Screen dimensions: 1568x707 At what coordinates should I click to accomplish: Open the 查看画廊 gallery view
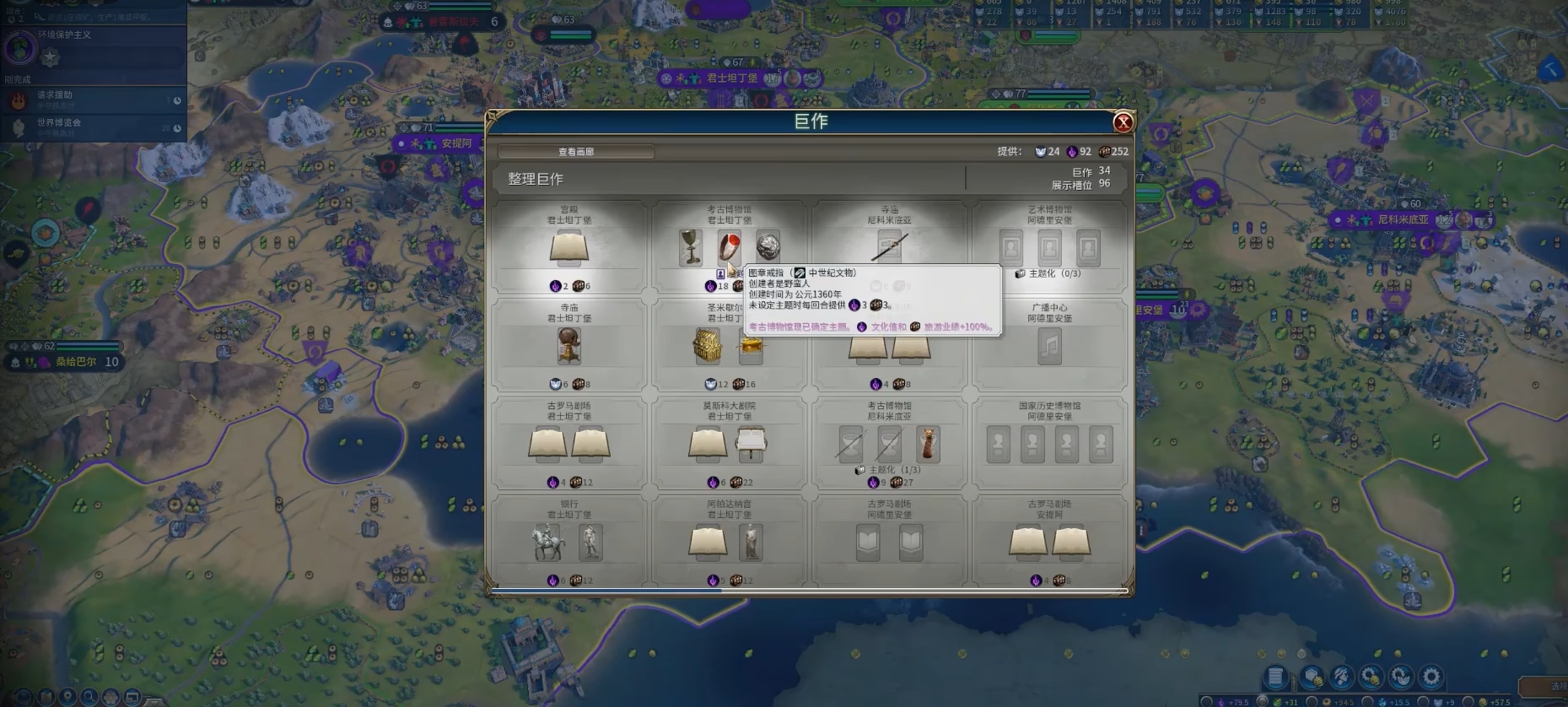(x=576, y=152)
